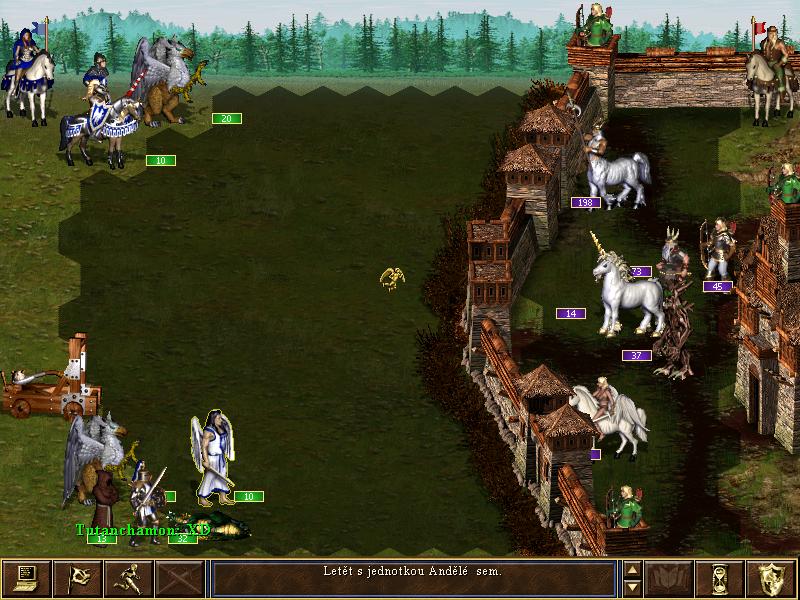Target the enemy elf archer stack of 45
This screenshot has width=800, height=600.
(x=717, y=250)
